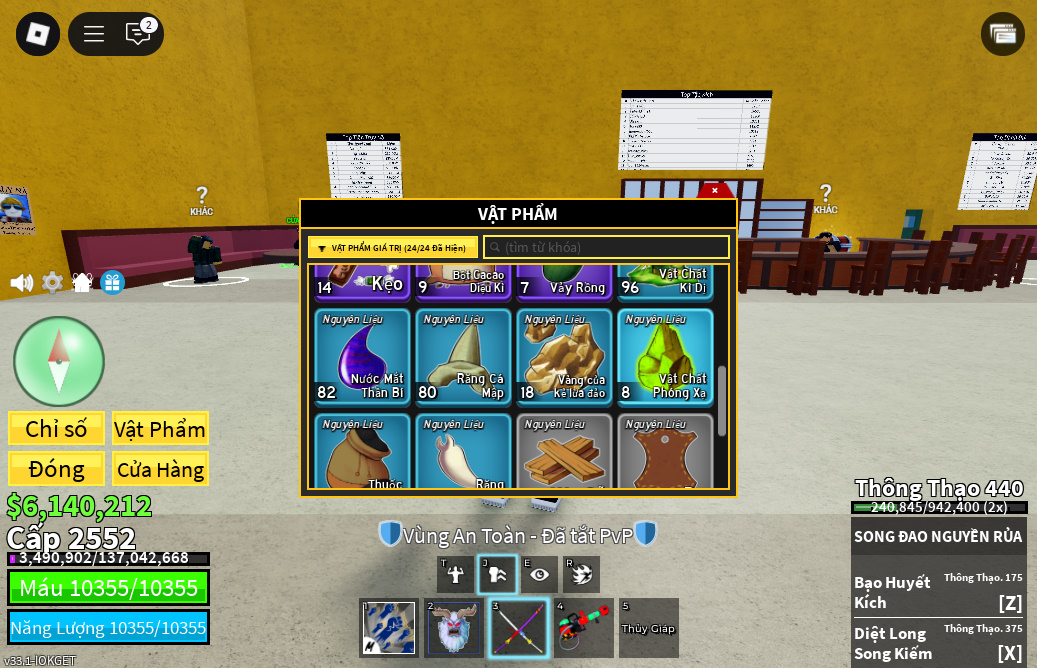
Task: Focus the inventory keyword search field
Action: (x=607, y=247)
